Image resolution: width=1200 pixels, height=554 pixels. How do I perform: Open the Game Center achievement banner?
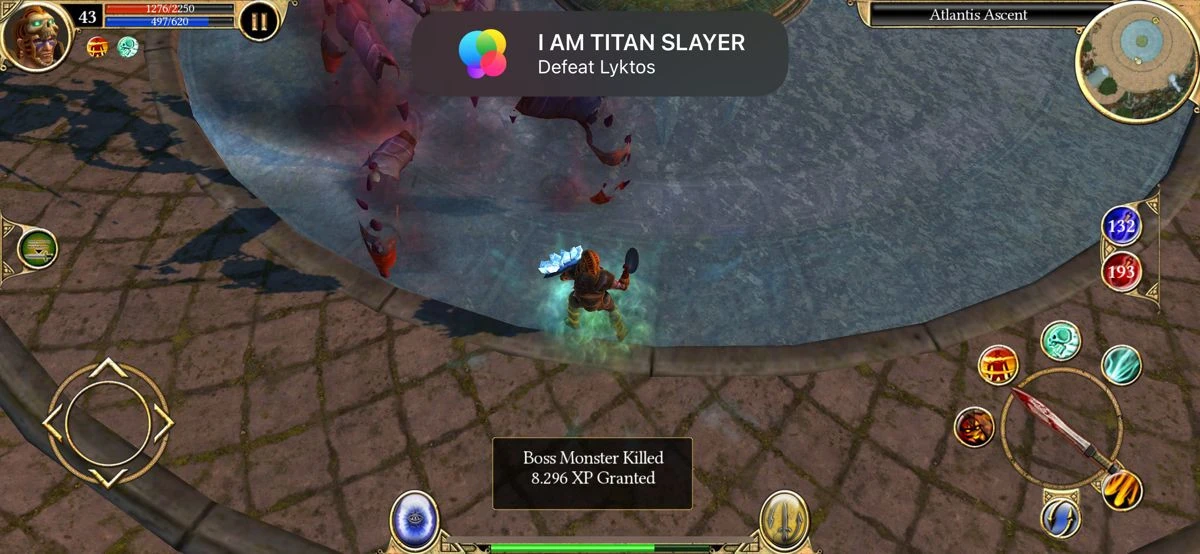[x=600, y=54]
